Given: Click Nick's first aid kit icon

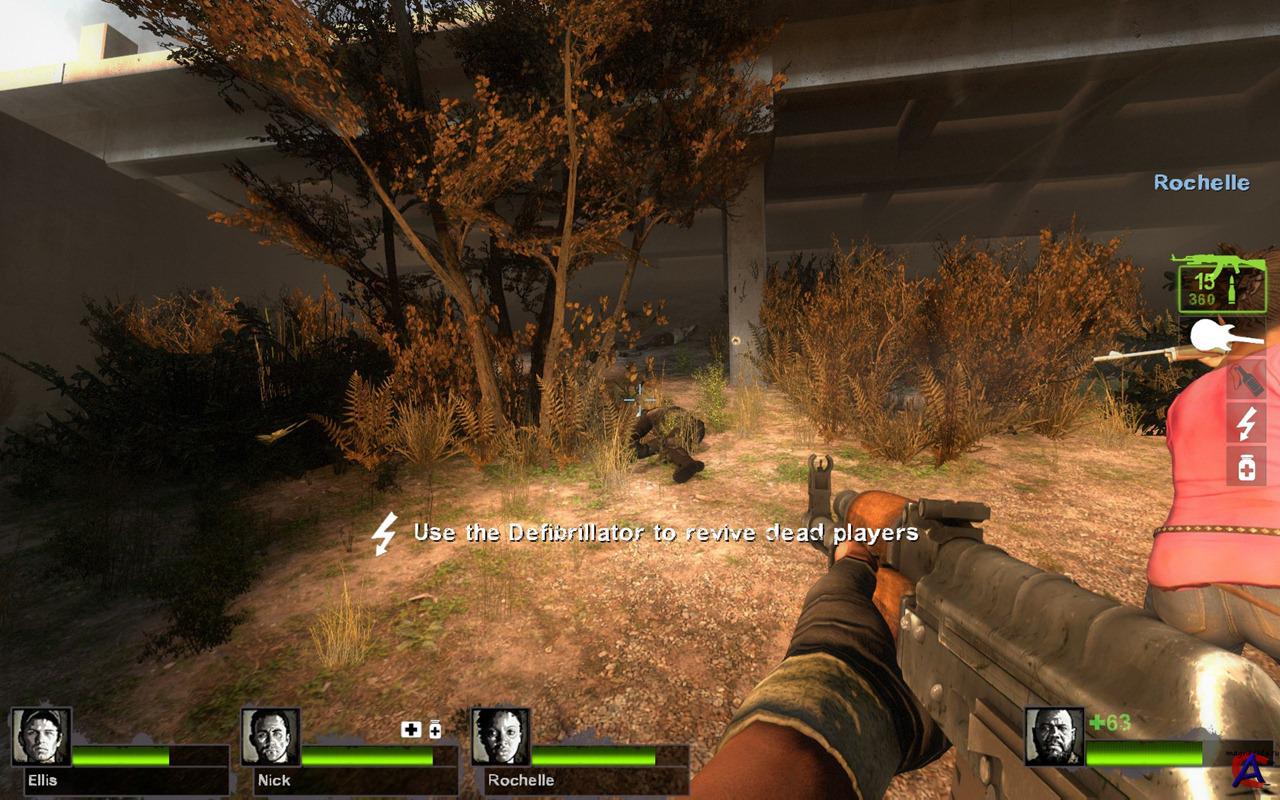Looking at the screenshot, I should click(411, 730).
